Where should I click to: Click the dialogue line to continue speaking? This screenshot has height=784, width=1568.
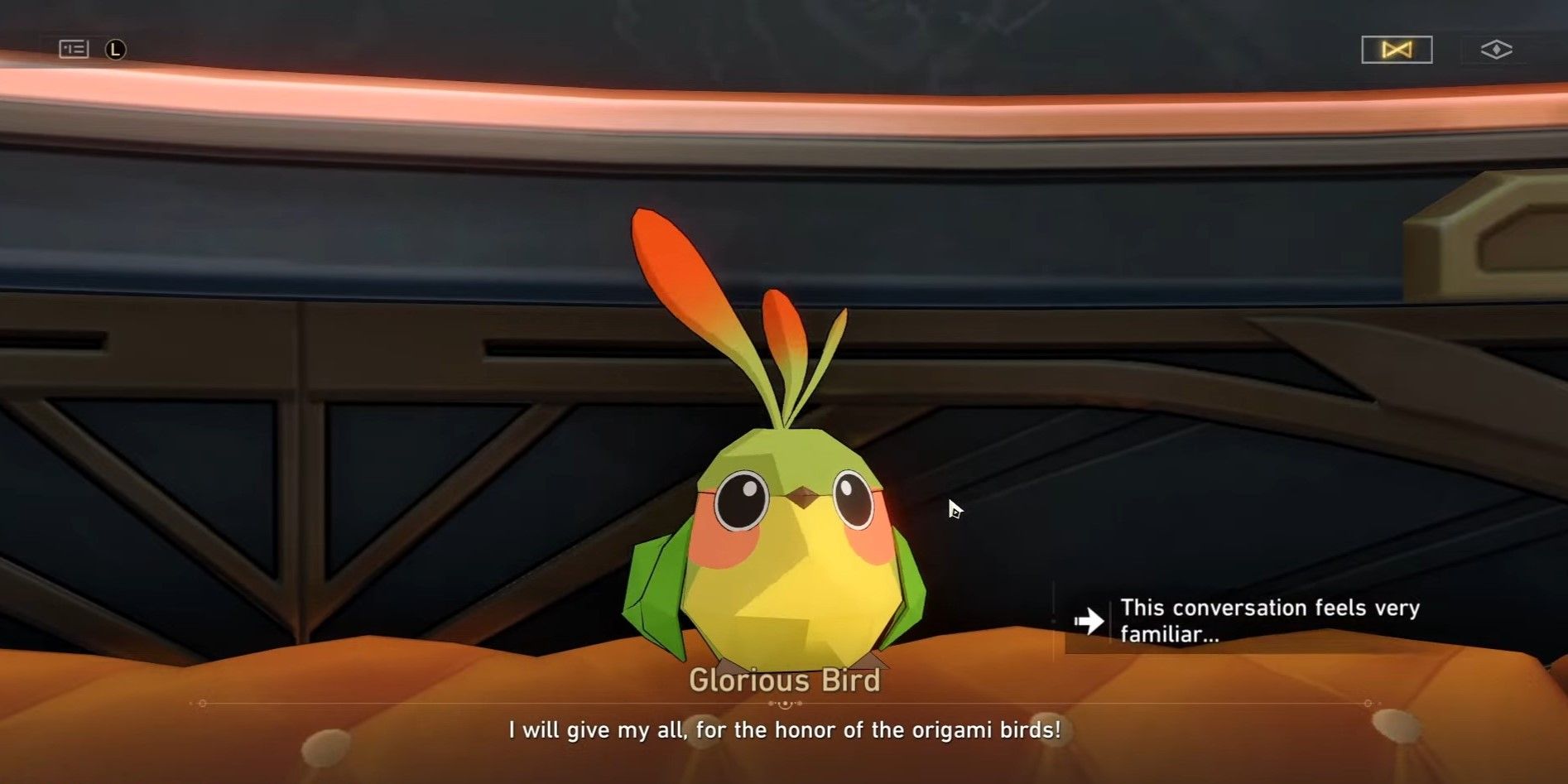(x=784, y=730)
